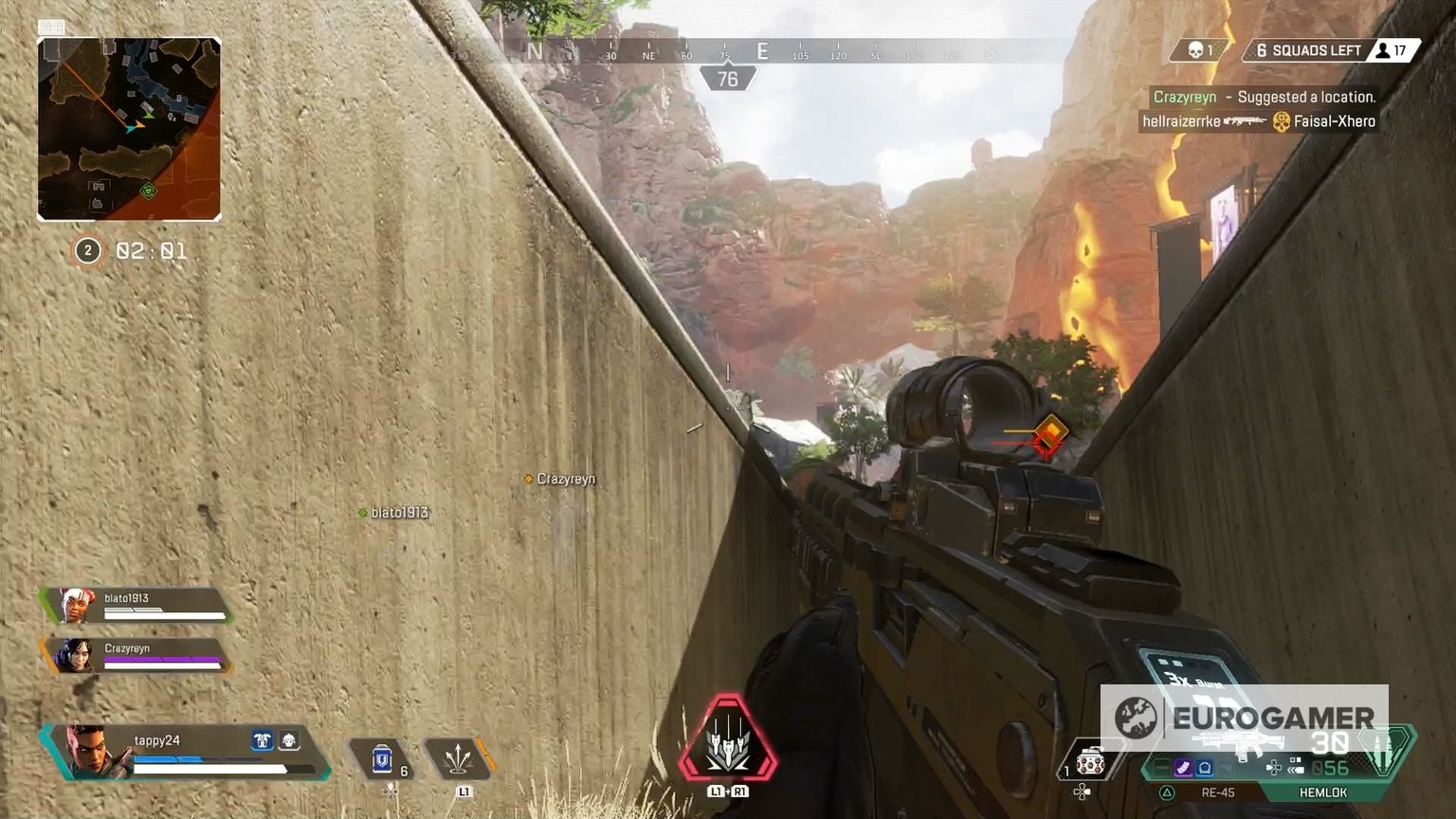
Task: Open the shield cell slot icon
Action: 382,758
